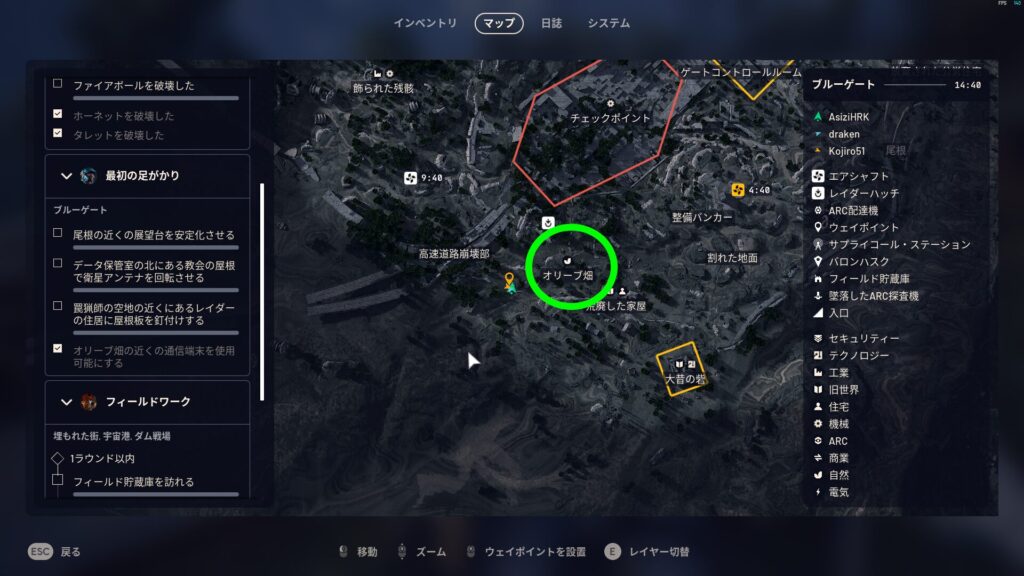Image resolution: width=1024 pixels, height=576 pixels.
Task: Toggle the レイダーハッチ legend filter
Action: [864, 193]
